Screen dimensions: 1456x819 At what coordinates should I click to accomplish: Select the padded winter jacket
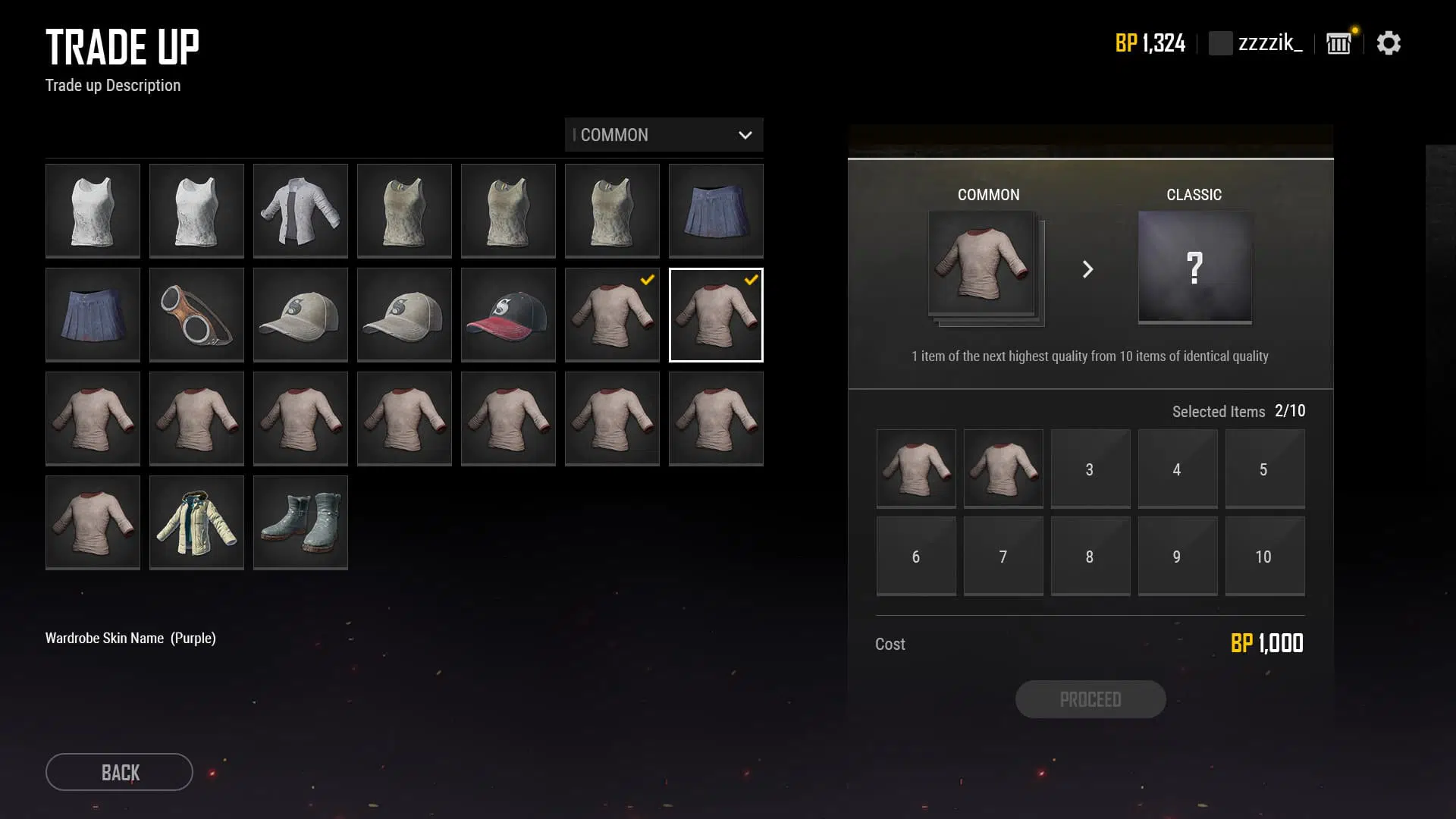(196, 522)
